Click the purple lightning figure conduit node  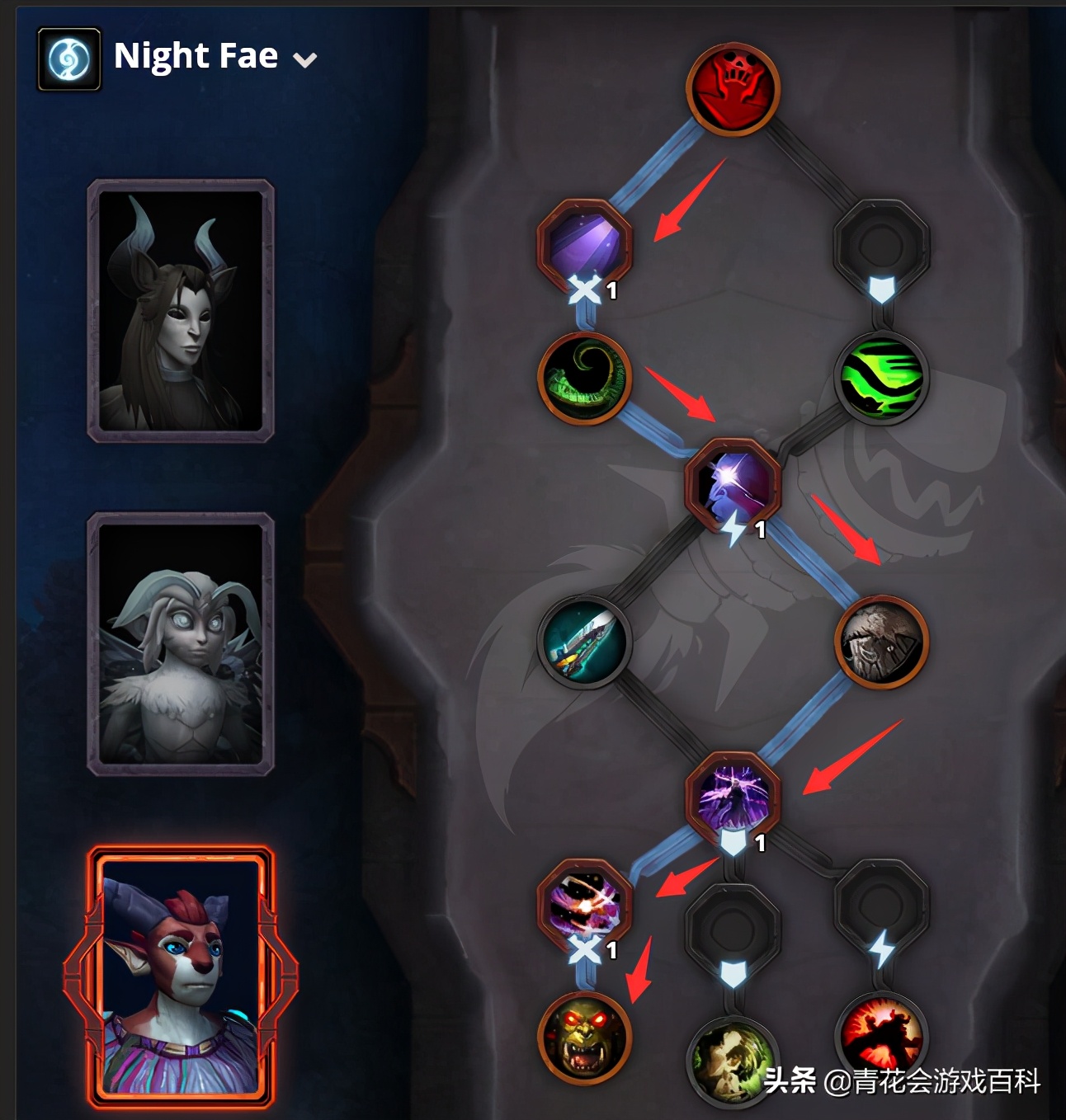[733, 796]
